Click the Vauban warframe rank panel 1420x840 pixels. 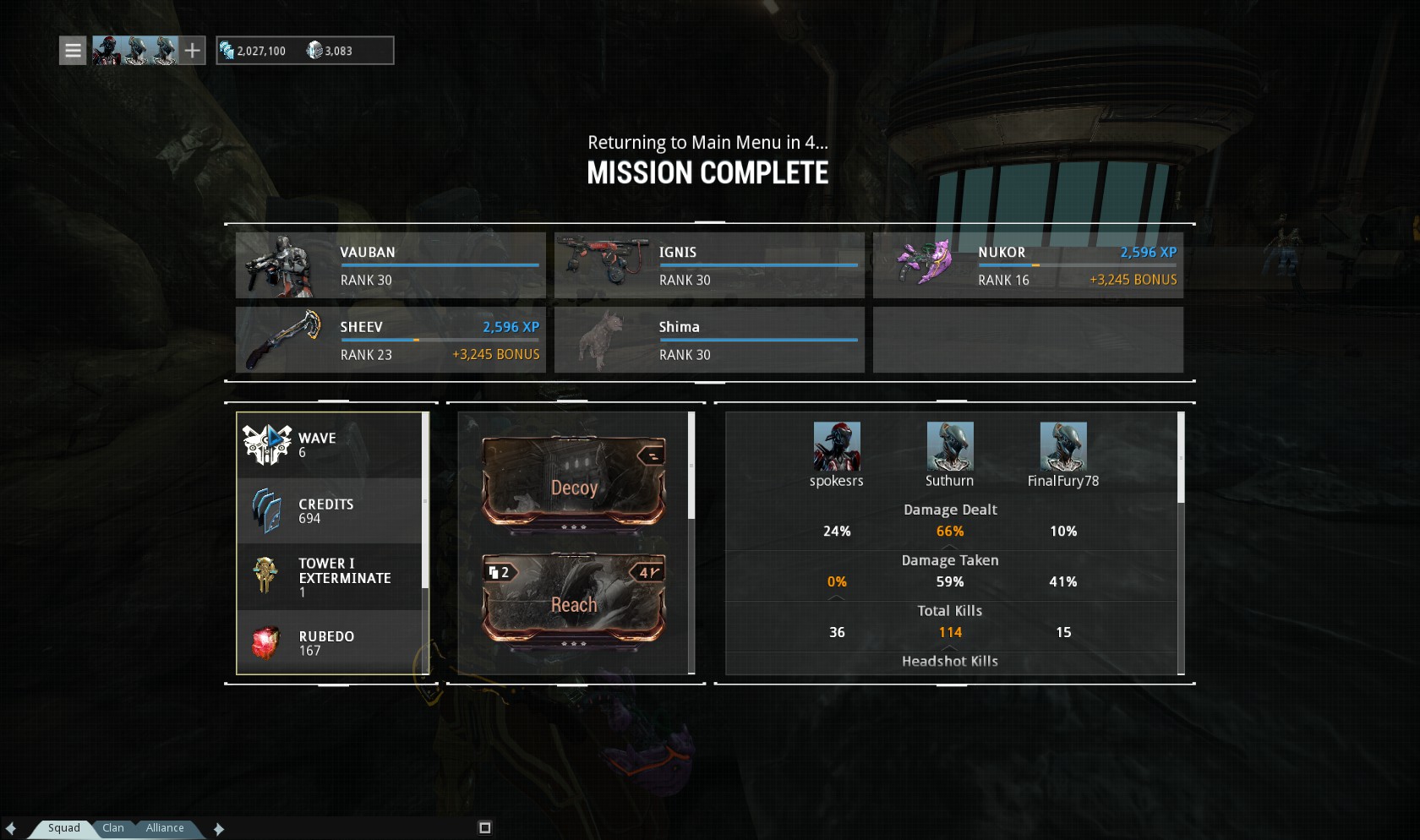pos(390,265)
